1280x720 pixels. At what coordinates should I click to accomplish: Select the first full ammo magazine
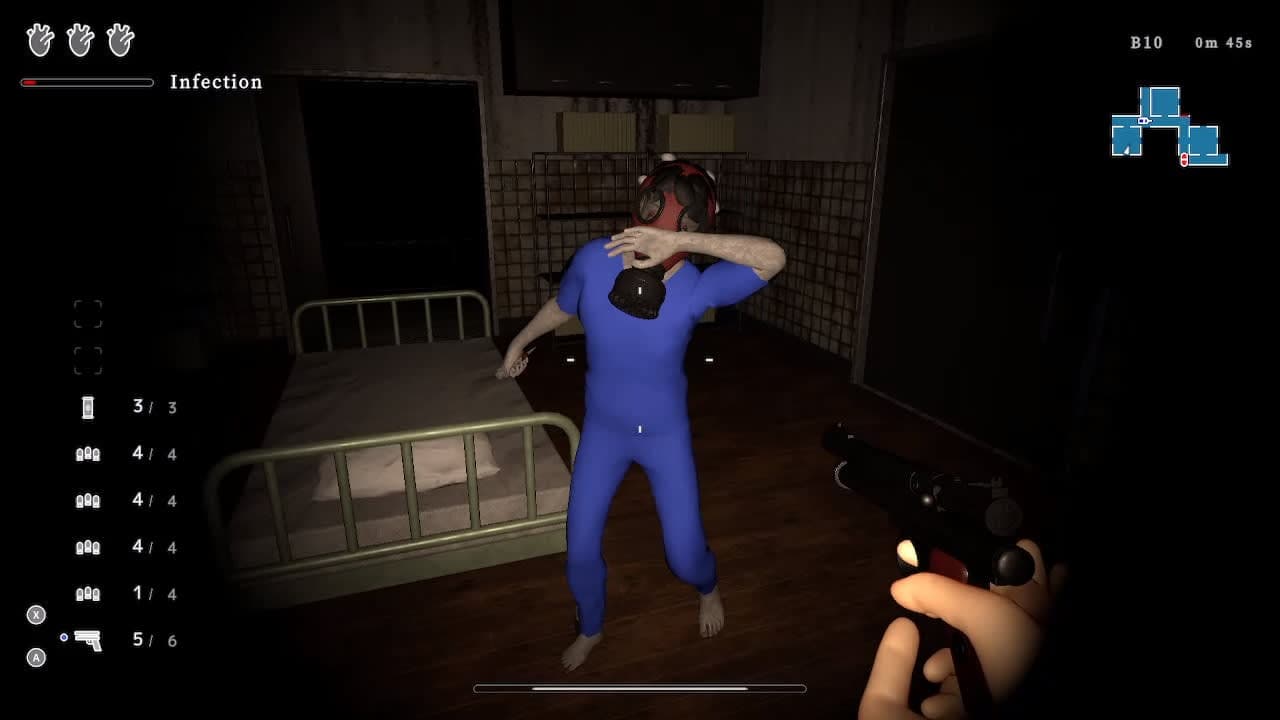[88, 454]
